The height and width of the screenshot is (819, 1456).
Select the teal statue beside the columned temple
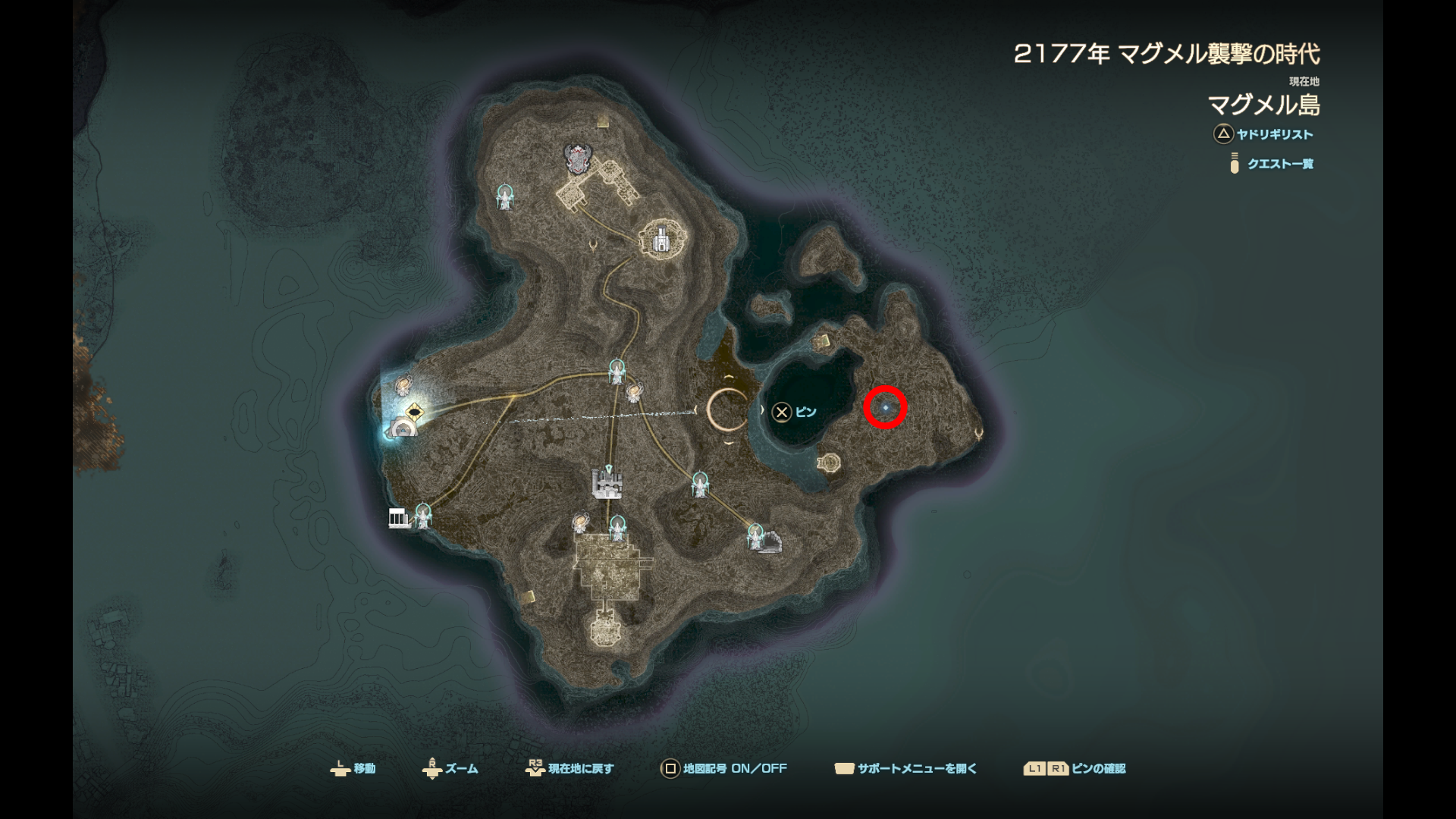pyautogui.click(x=423, y=514)
